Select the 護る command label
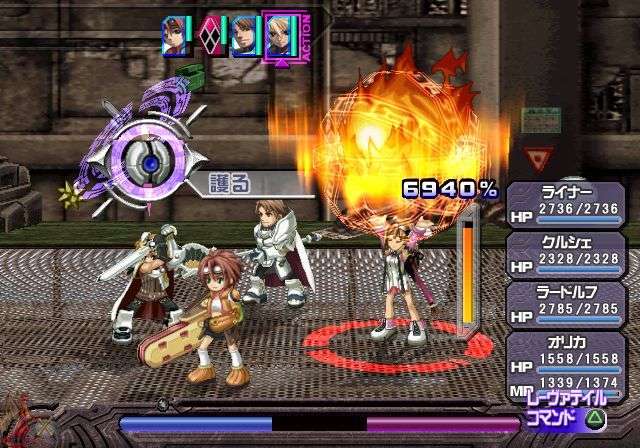 [231, 182]
